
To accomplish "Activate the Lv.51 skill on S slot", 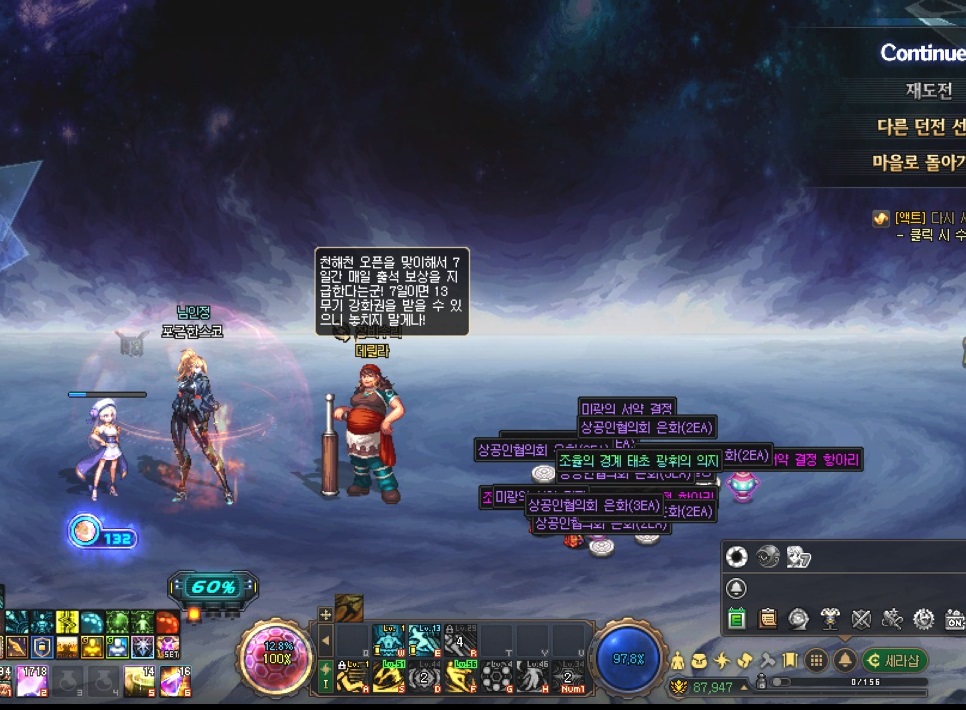I will (x=387, y=677).
